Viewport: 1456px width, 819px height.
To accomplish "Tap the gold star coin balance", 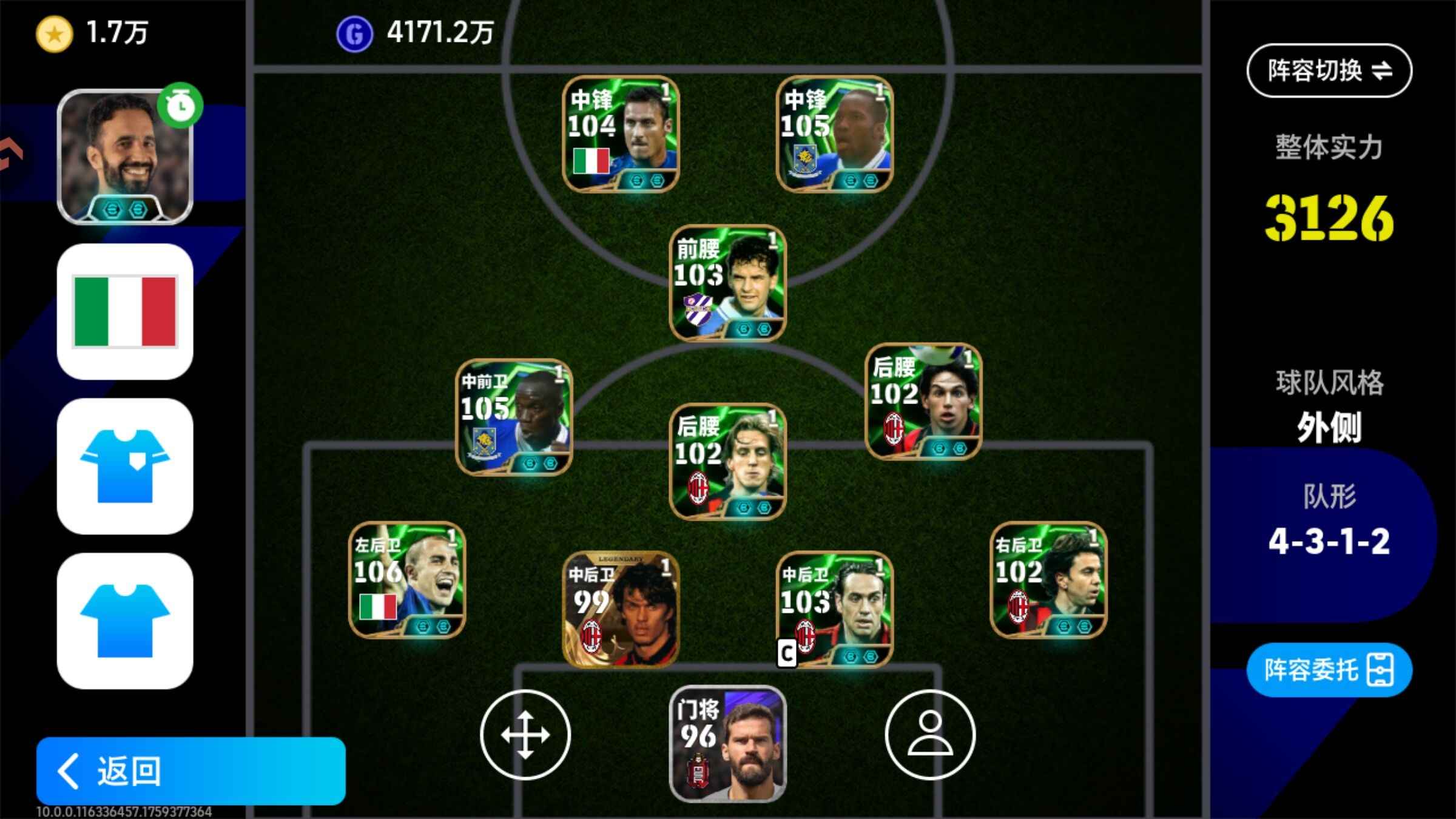I will click(91, 33).
